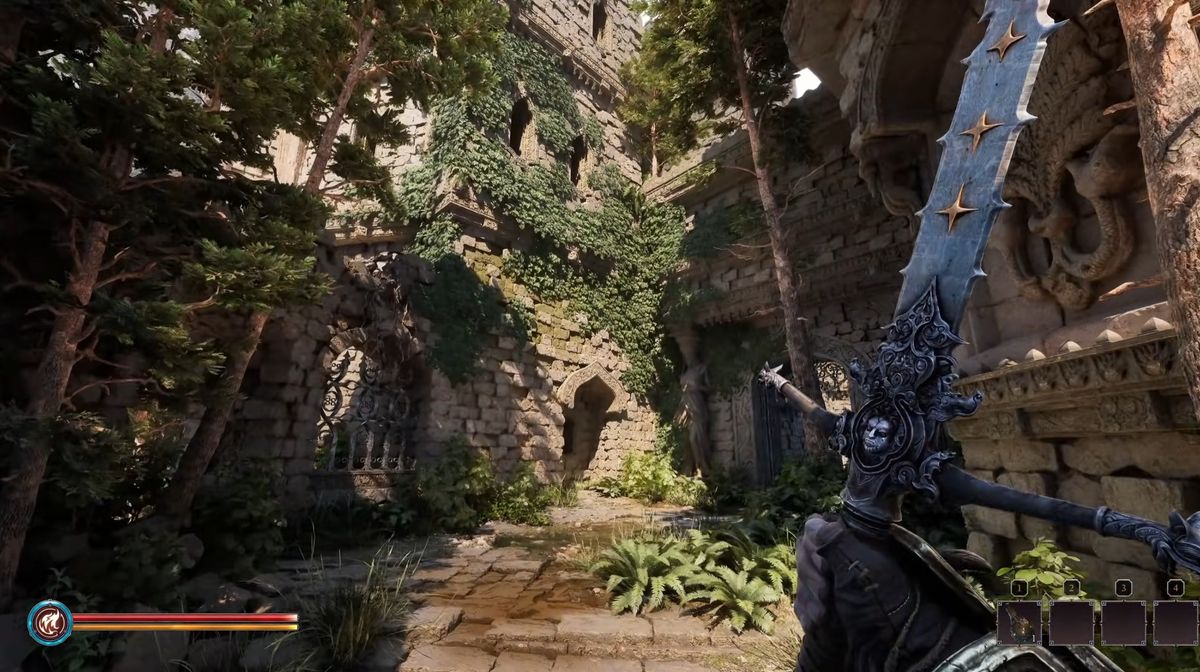Select the item in hotbar slot 1
Screen dimensions: 1200x672
tap(1019, 622)
